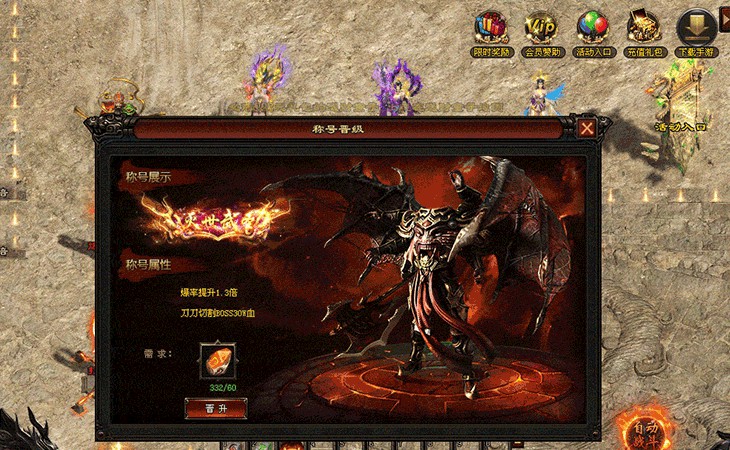Click the 下载手游 download icon

pos(696,29)
